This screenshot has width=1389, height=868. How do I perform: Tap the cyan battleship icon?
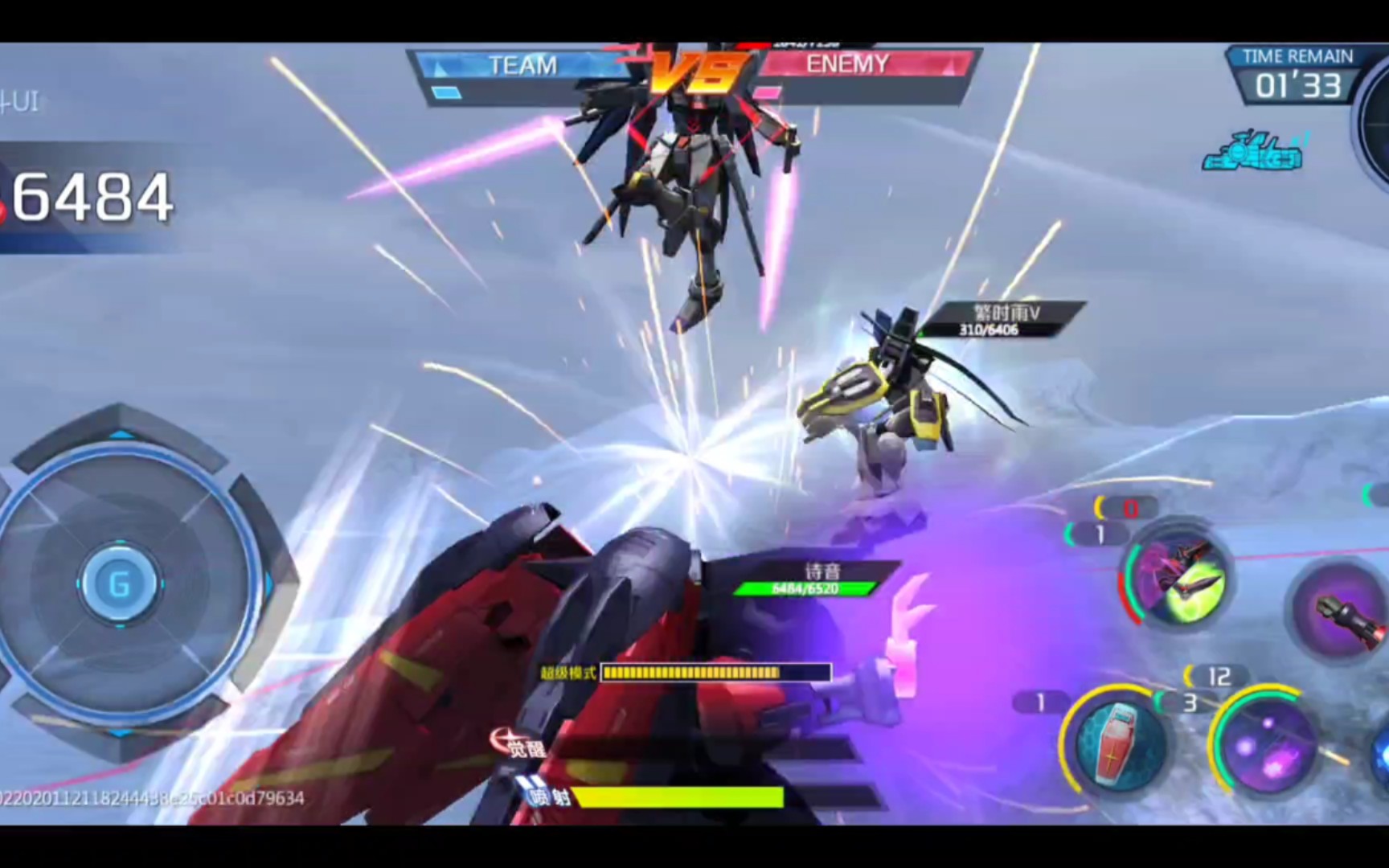[x=1252, y=153]
